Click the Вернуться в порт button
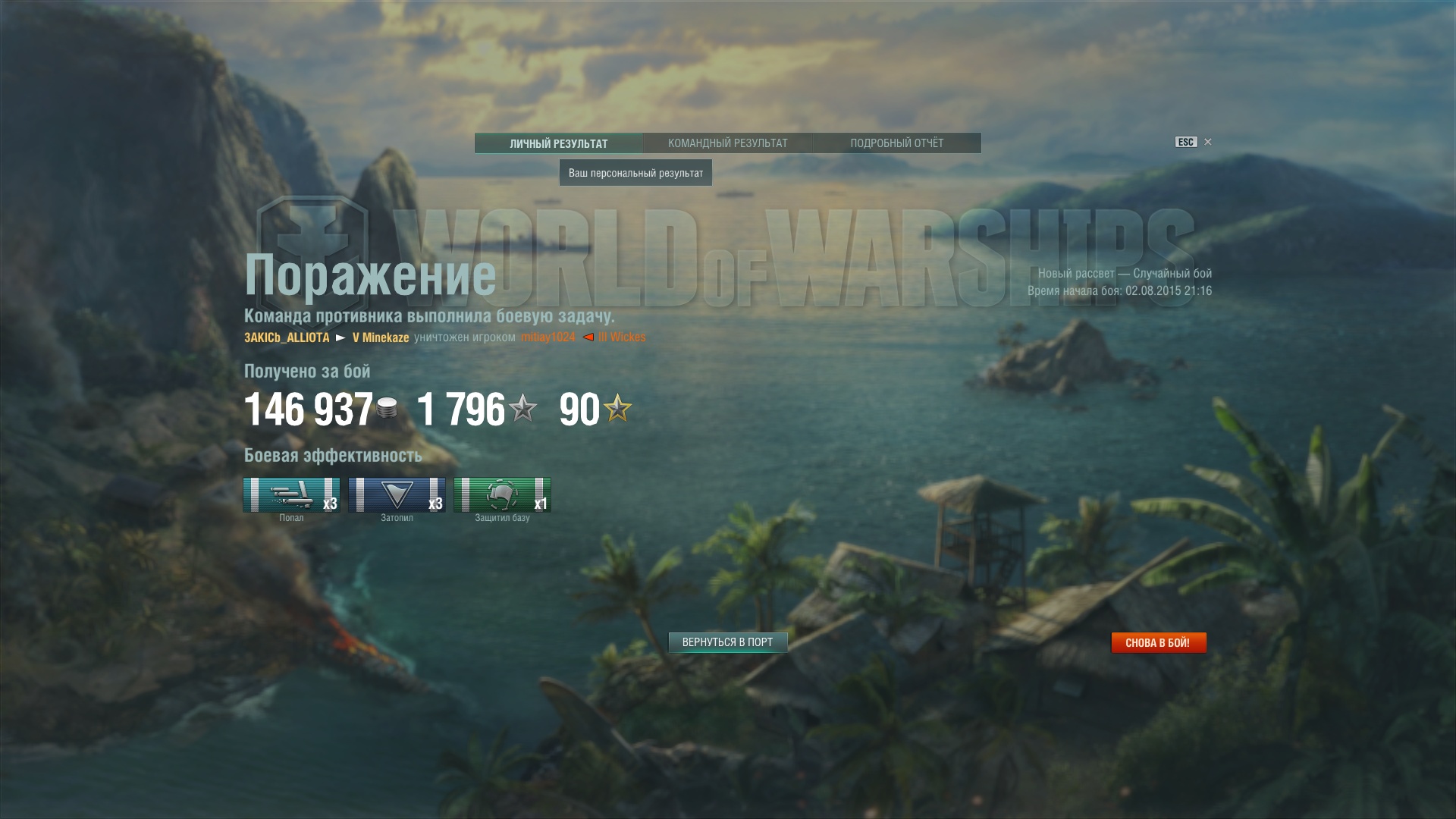The image size is (1456, 819). [727, 642]
